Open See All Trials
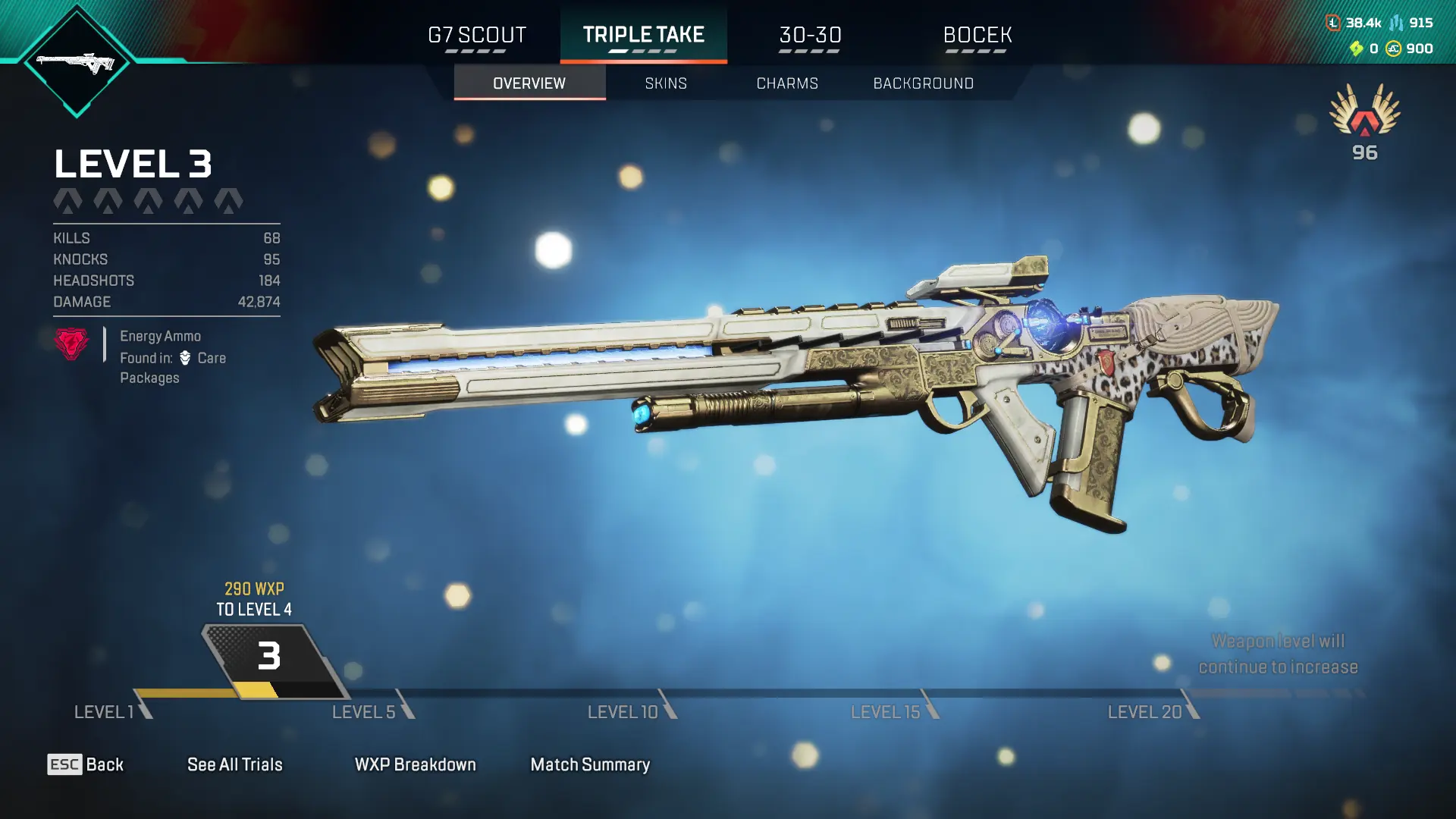Screen dimensions: 1456x819 coord(234,764)
